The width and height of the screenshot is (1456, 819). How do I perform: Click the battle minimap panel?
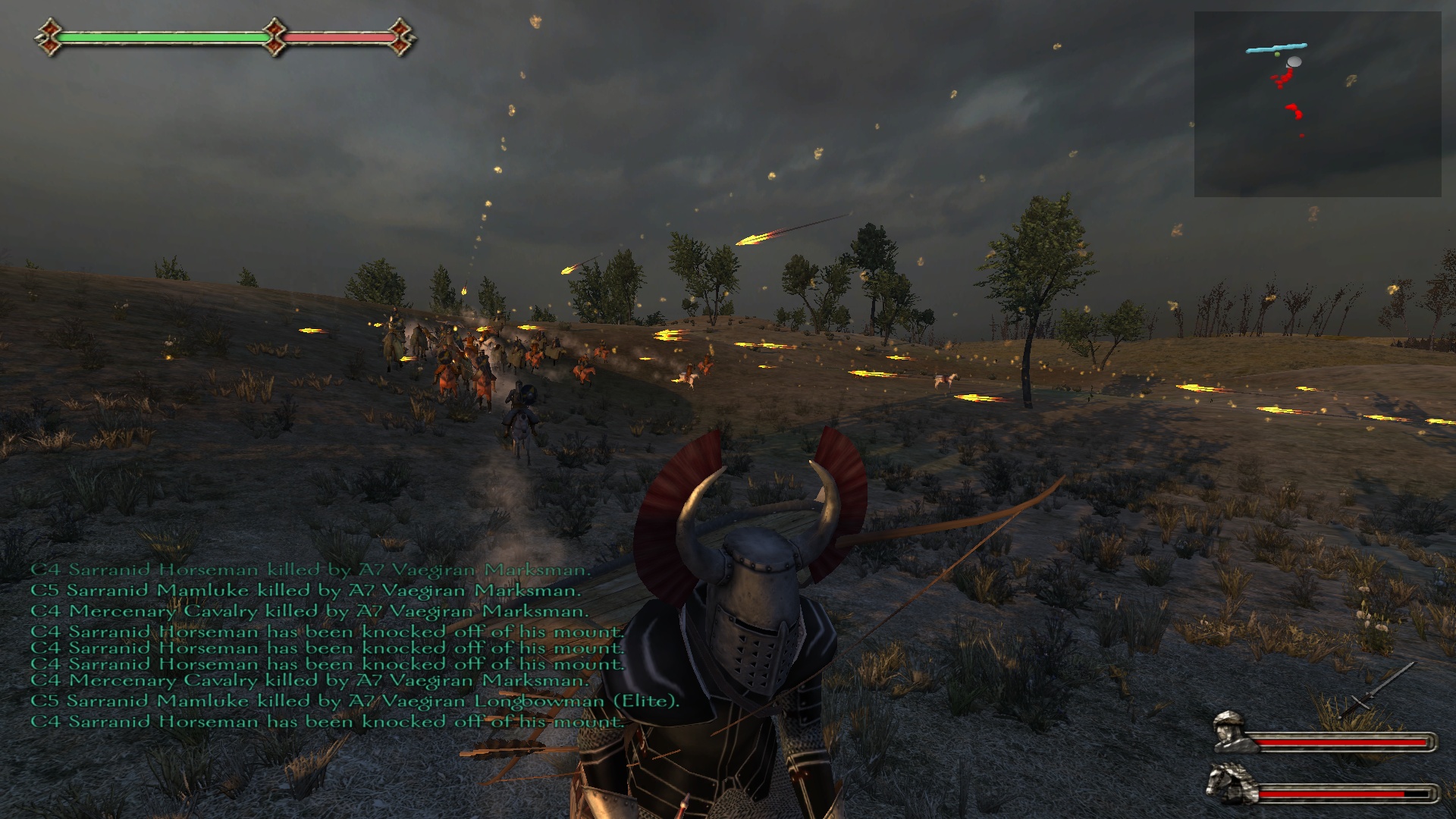[1317, 104]
